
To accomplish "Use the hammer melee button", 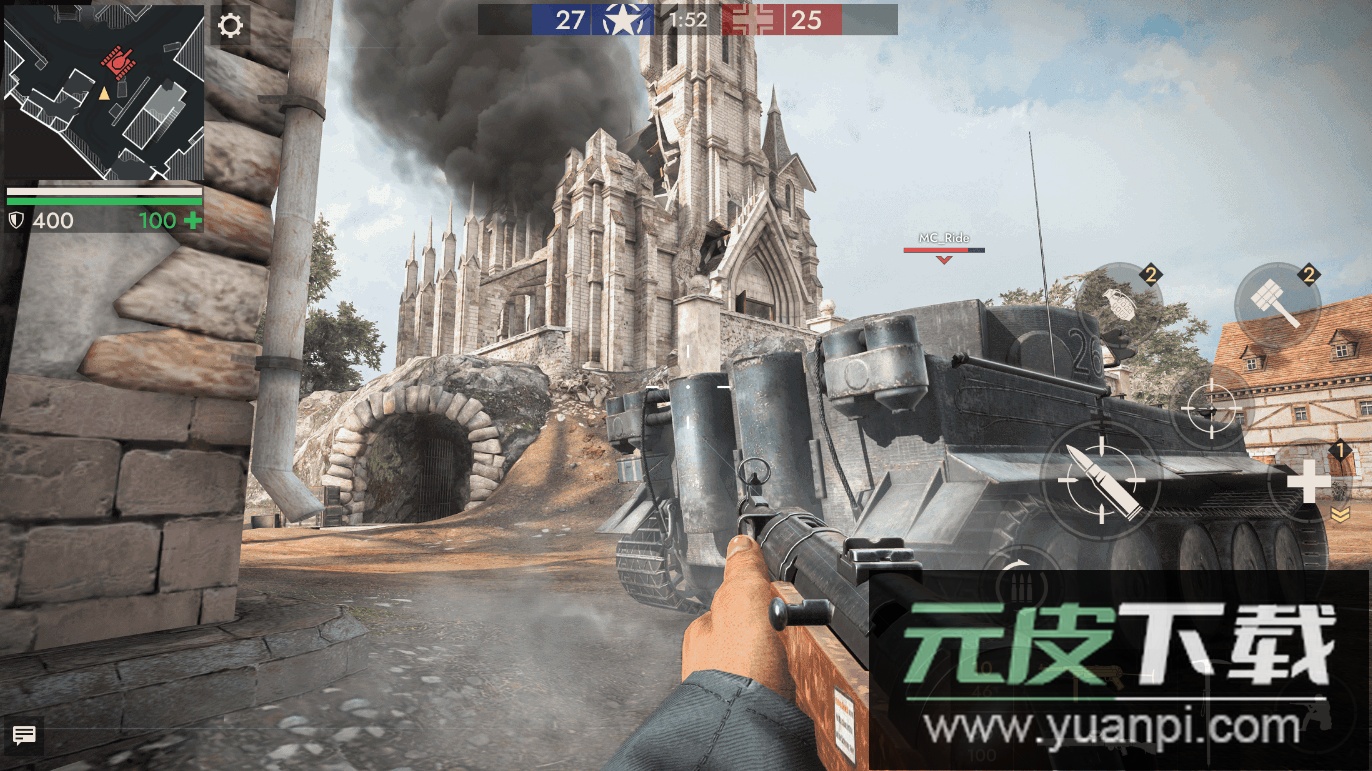I will click(x=1277, y=304).
